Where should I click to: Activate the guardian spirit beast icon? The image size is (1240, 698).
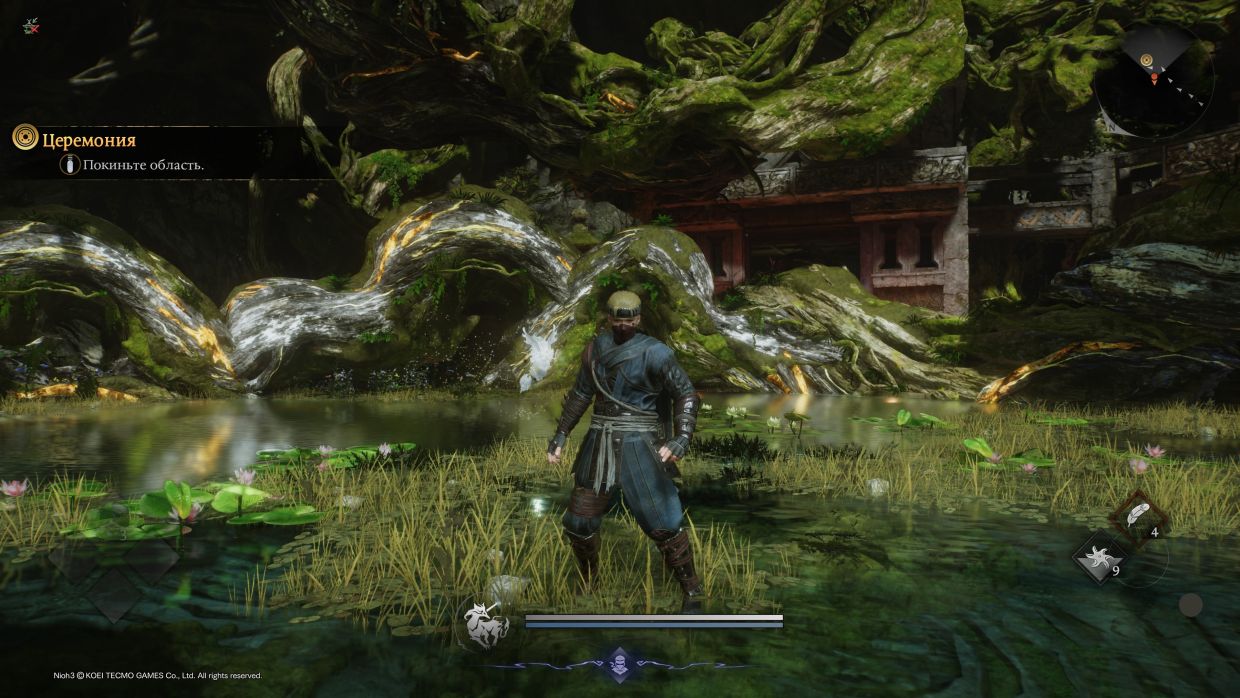click(x=486, y=624)
